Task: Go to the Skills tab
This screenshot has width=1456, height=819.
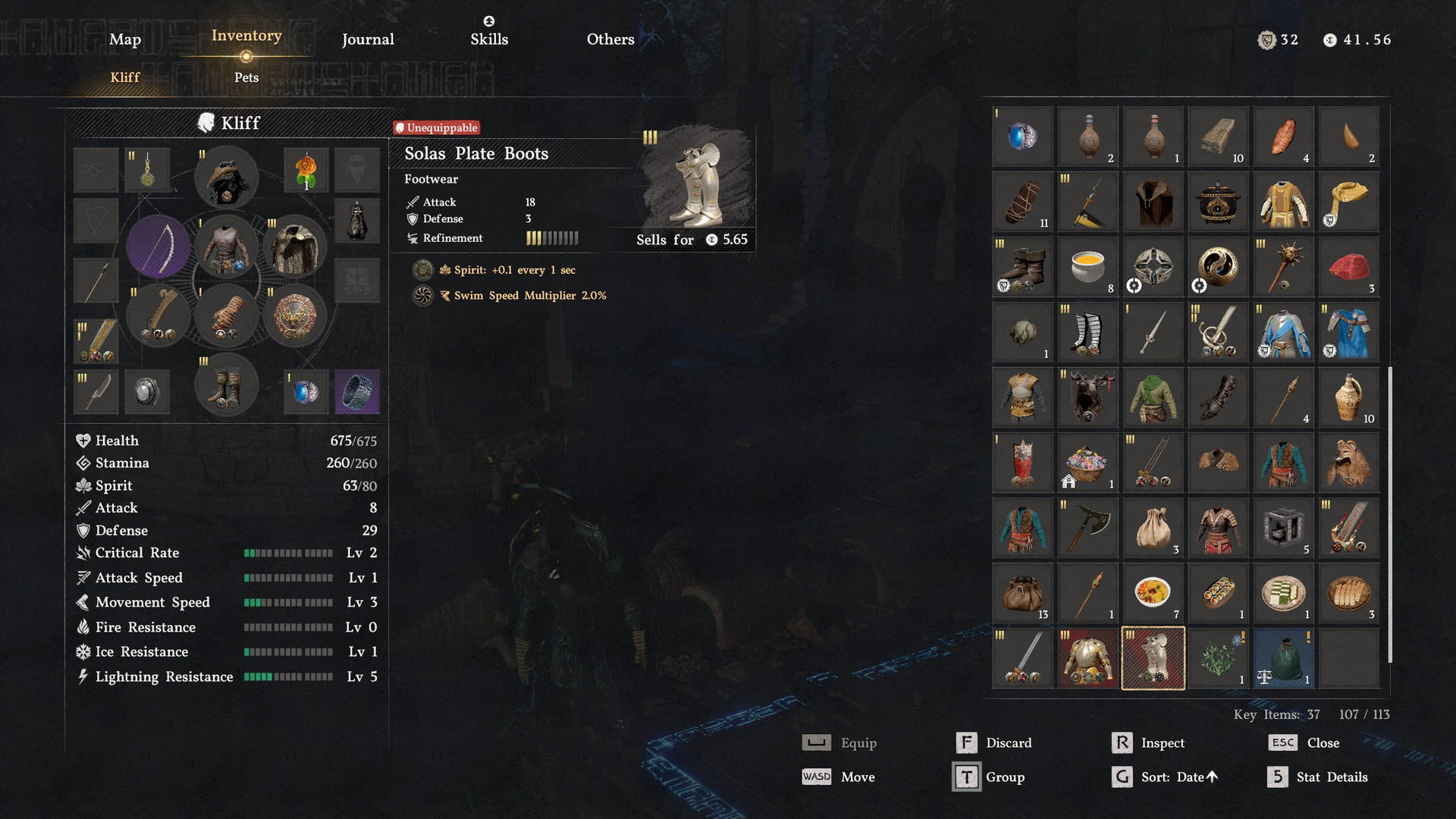Action: [489, 39]
